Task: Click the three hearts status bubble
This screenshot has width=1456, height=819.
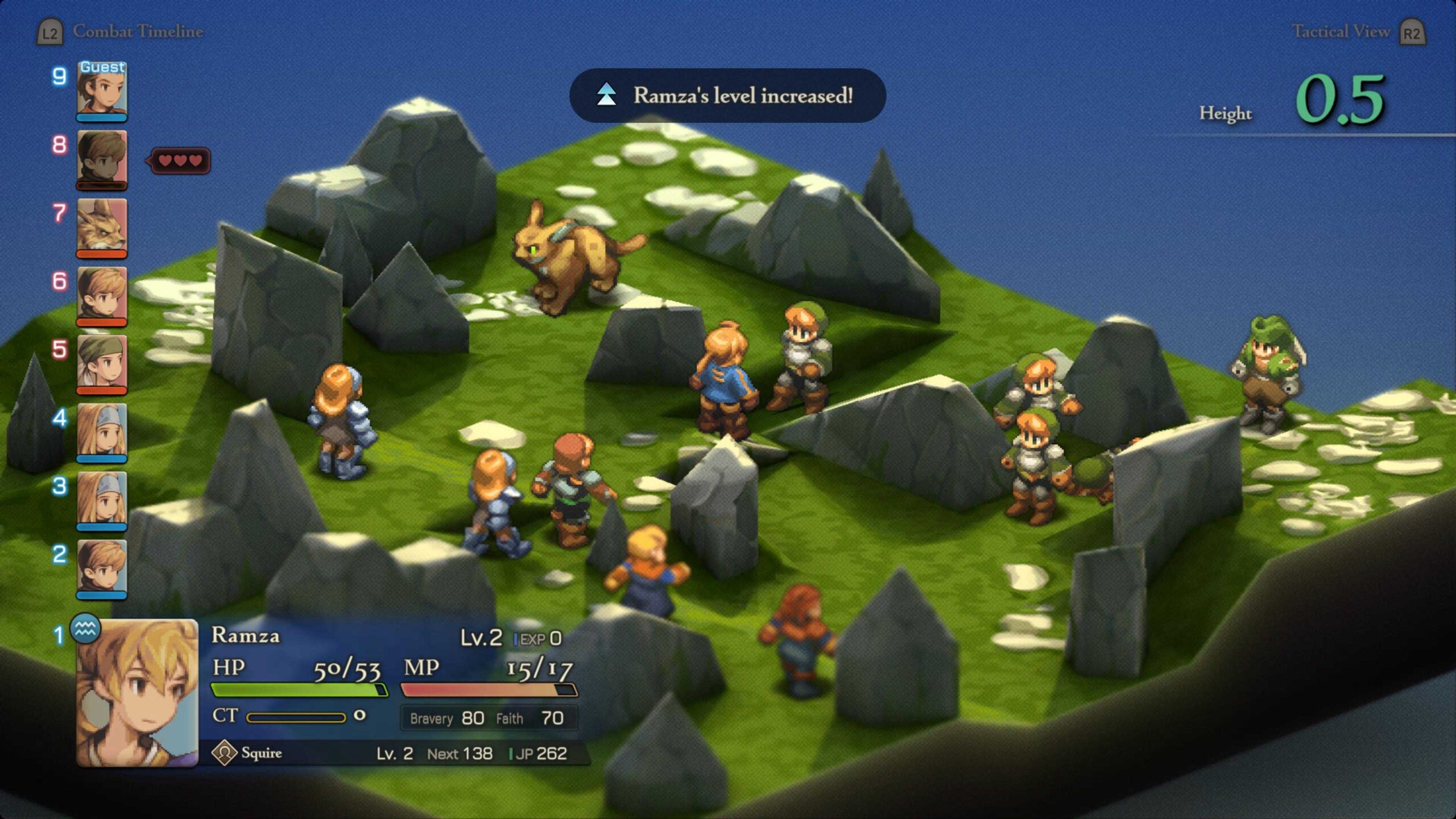Action: [180, 161]
